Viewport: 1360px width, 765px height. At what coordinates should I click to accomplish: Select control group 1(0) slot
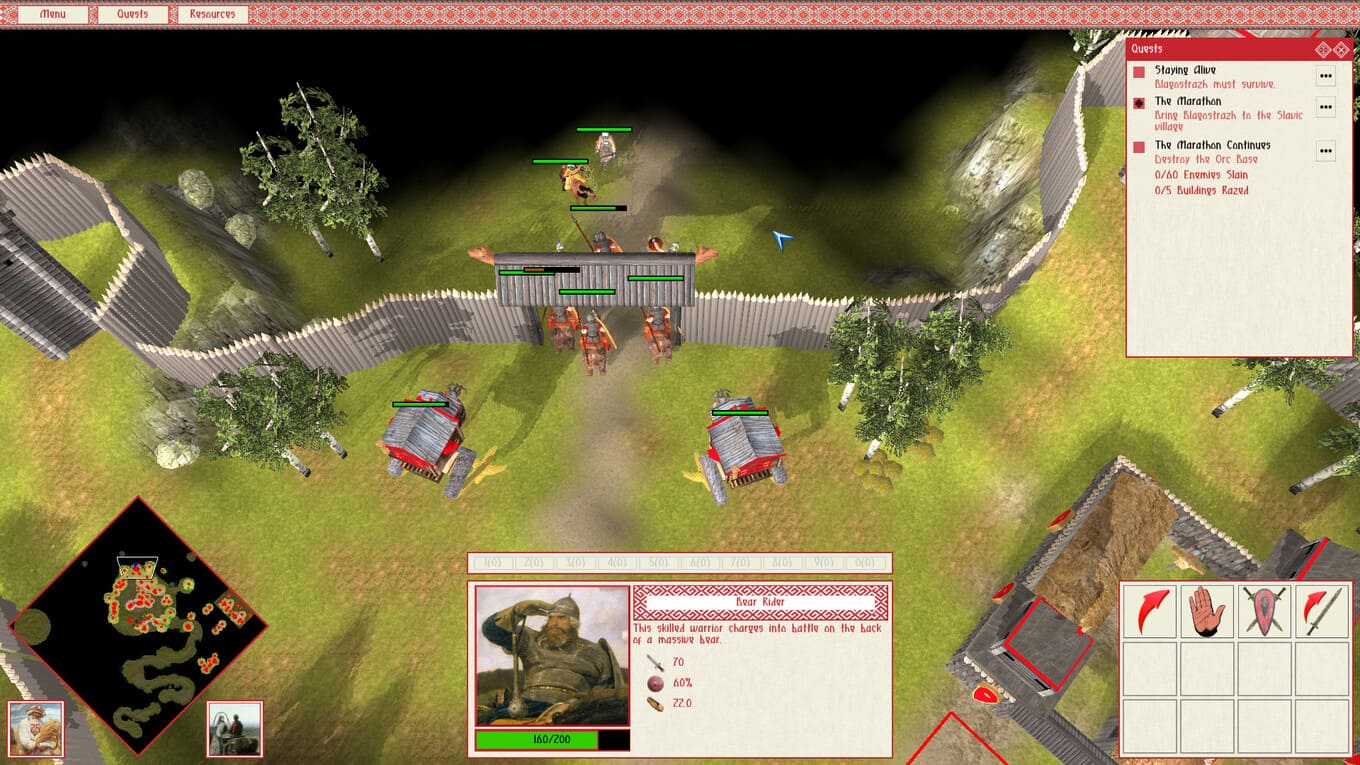pyautogui.click(x=492, y=563)
